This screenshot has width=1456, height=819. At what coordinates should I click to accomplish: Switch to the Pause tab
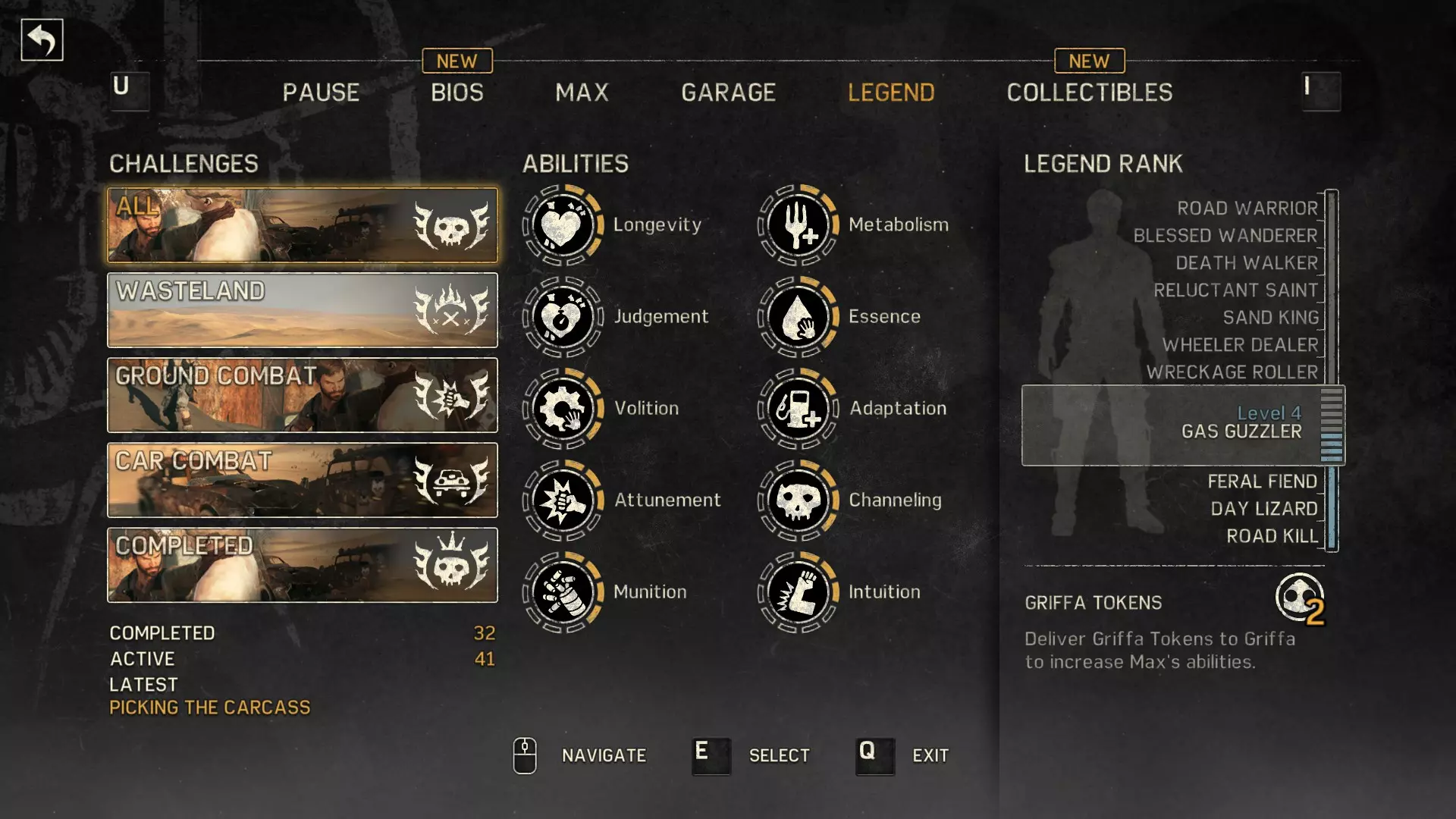point(321,93)
